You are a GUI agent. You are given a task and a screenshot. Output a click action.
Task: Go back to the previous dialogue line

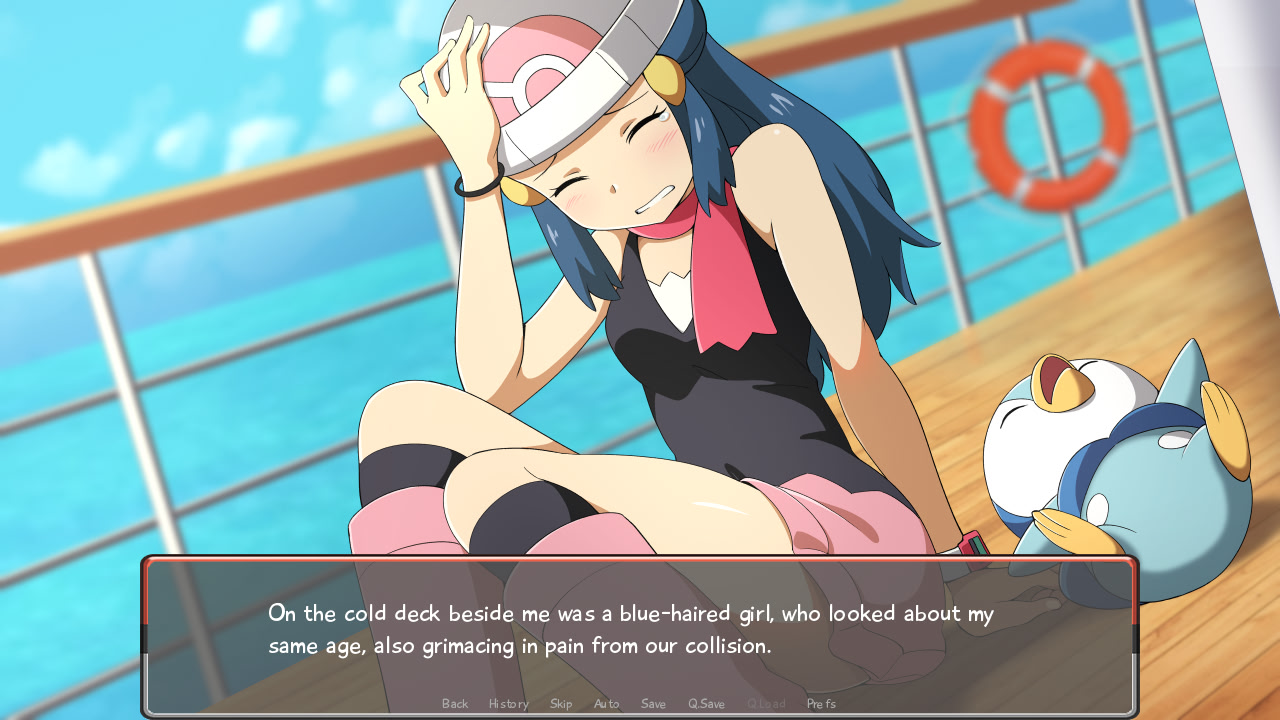coord(455,704)
